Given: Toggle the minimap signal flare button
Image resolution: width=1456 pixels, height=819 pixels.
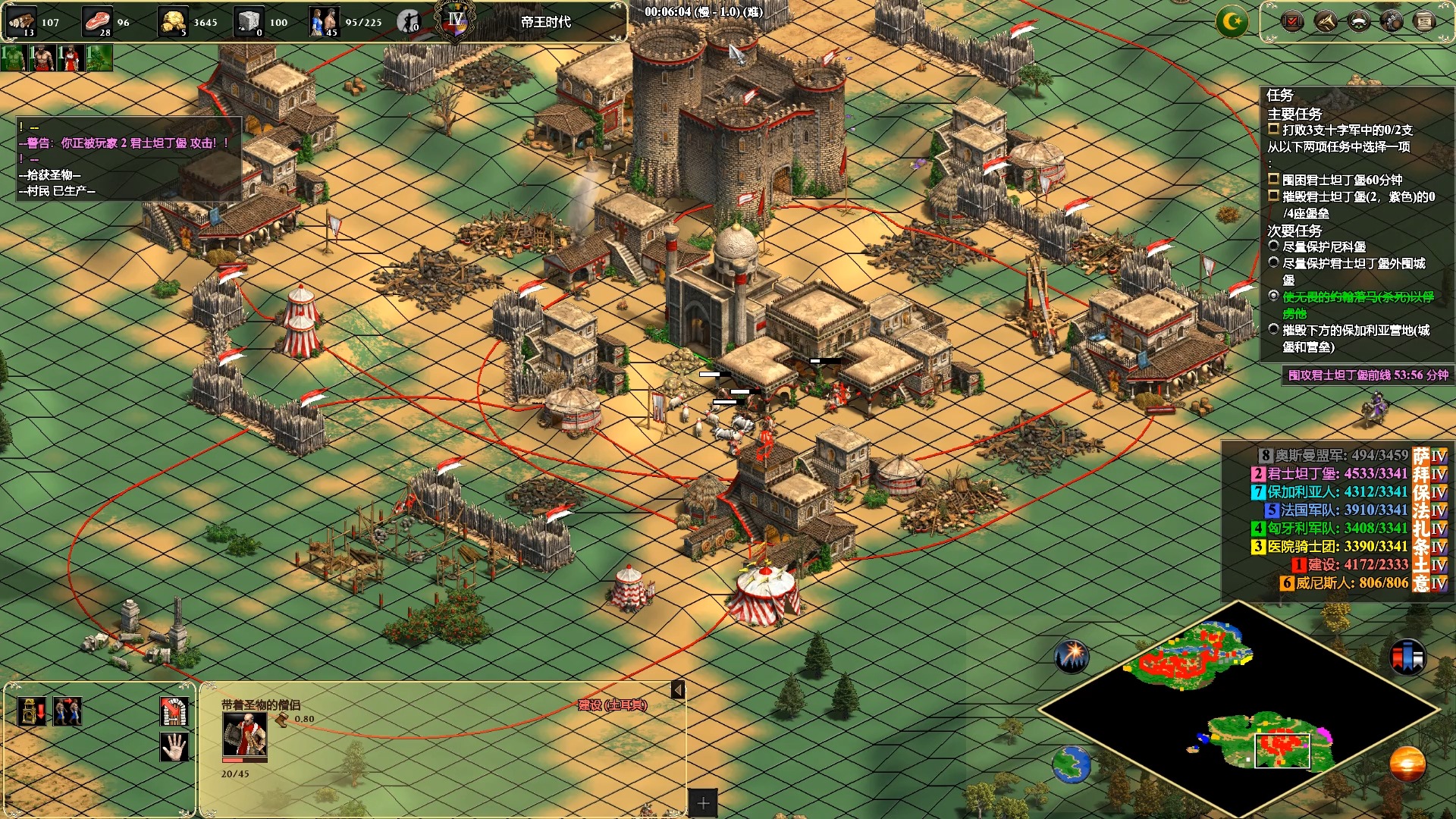Looking at the screenshot, I should point(1072,655).
